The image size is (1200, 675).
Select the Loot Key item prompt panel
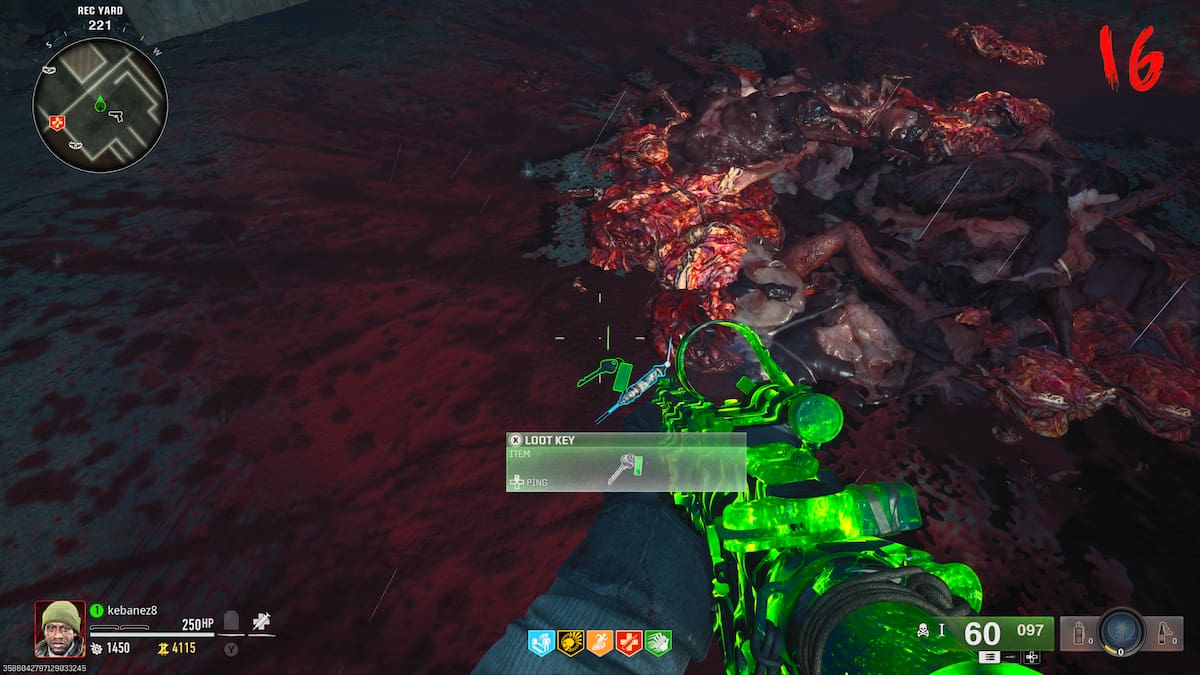tap(626, 462)
